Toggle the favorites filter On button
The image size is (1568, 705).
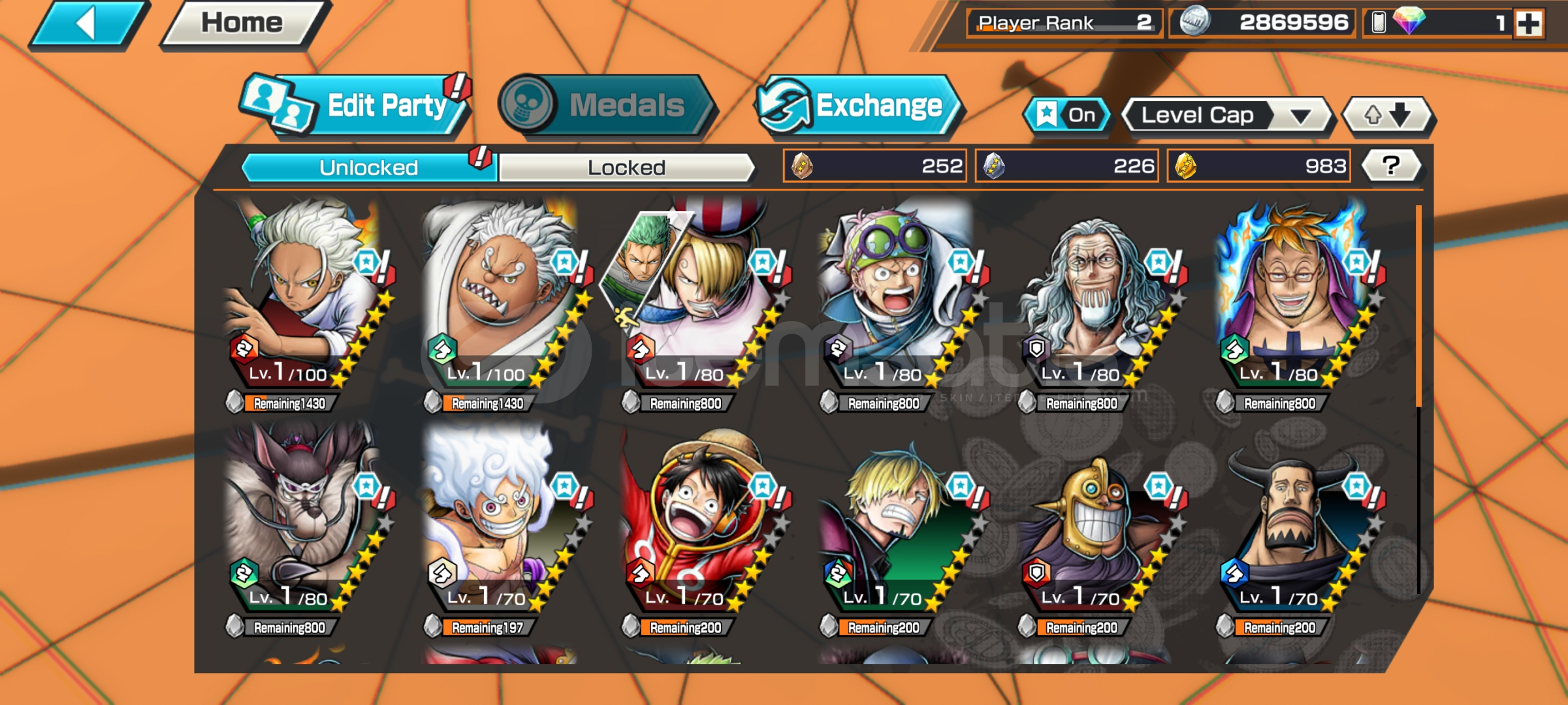point(1067,116)
